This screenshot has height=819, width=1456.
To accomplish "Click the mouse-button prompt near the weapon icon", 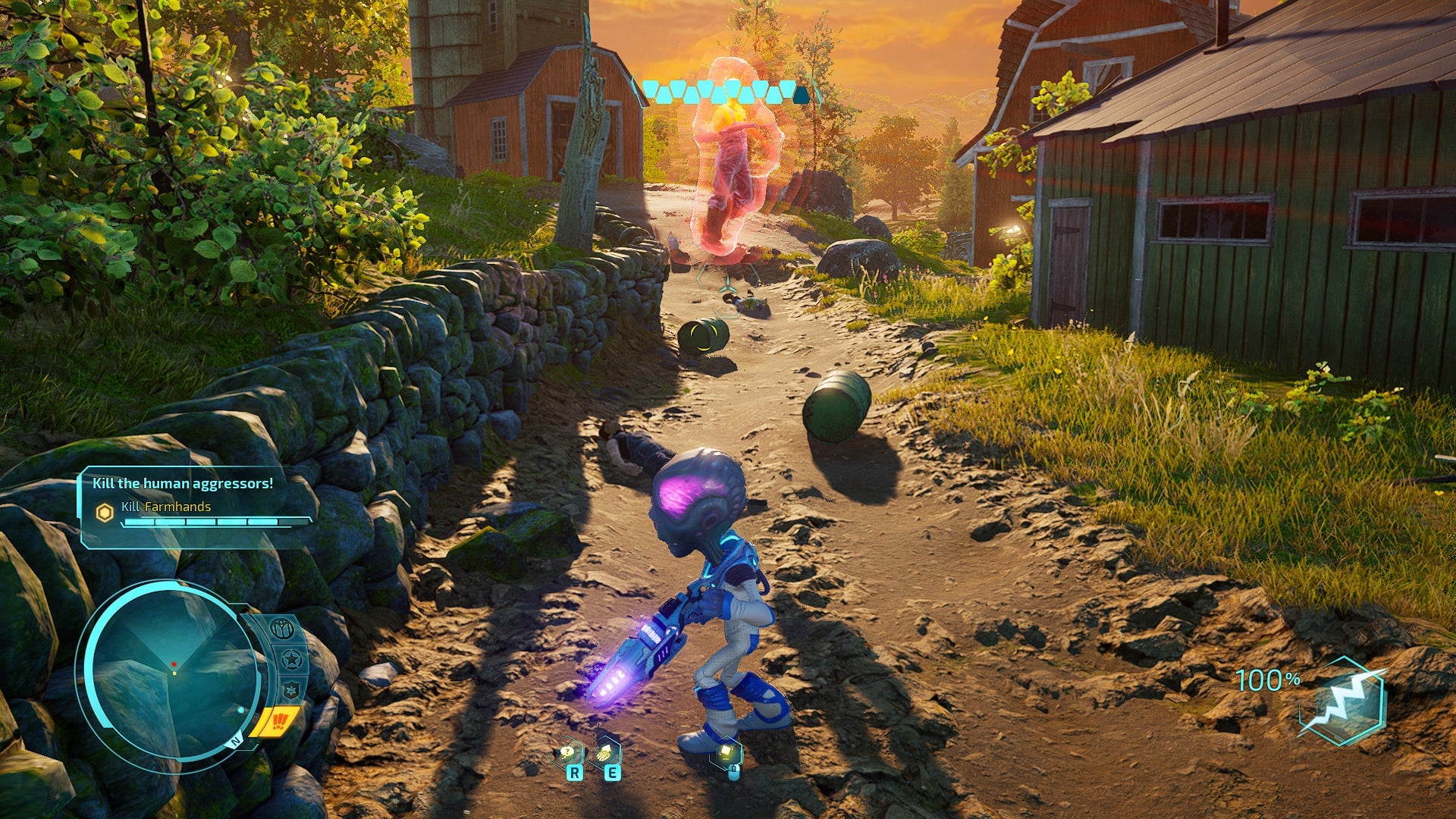I will tap(733, 773).
